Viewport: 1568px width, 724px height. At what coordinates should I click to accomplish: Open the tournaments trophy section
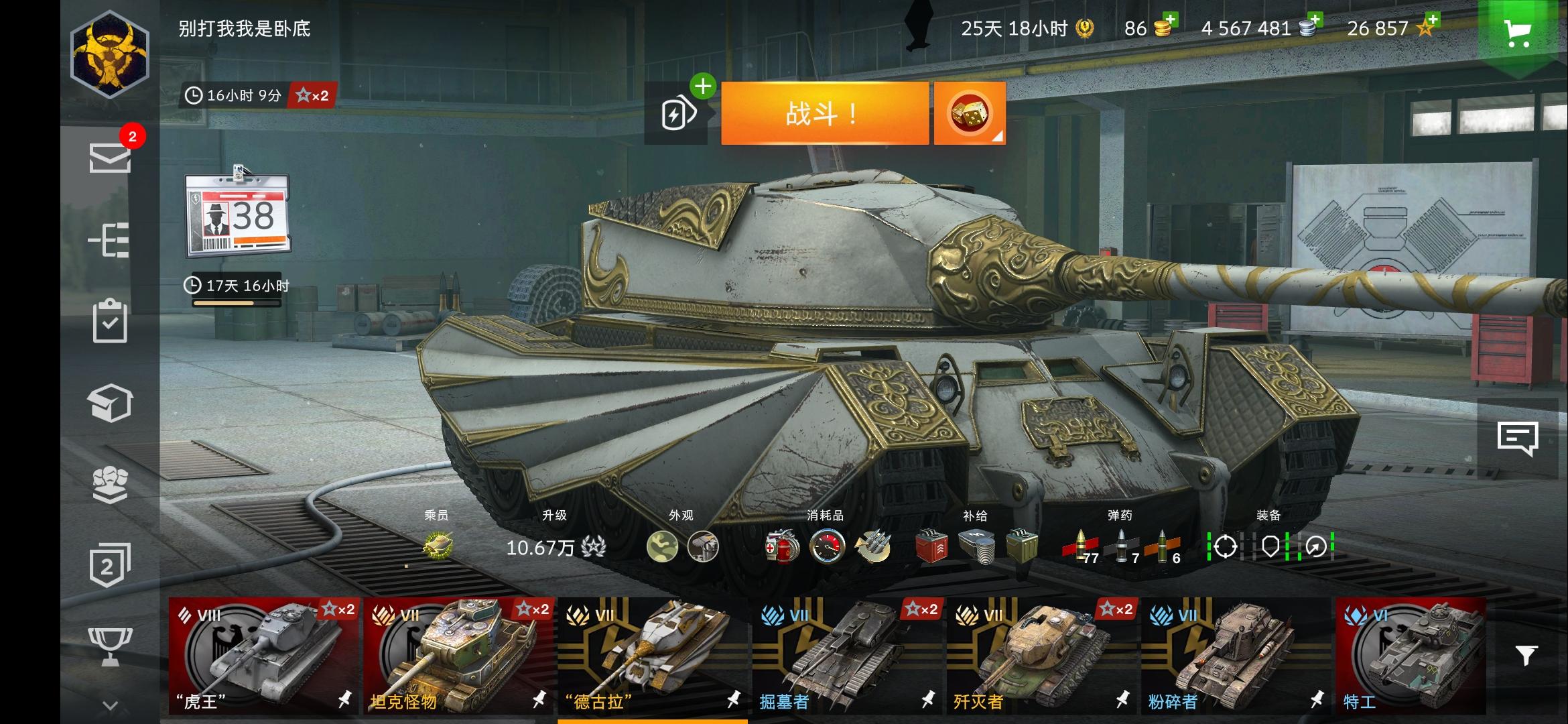(x=111, y=646)
